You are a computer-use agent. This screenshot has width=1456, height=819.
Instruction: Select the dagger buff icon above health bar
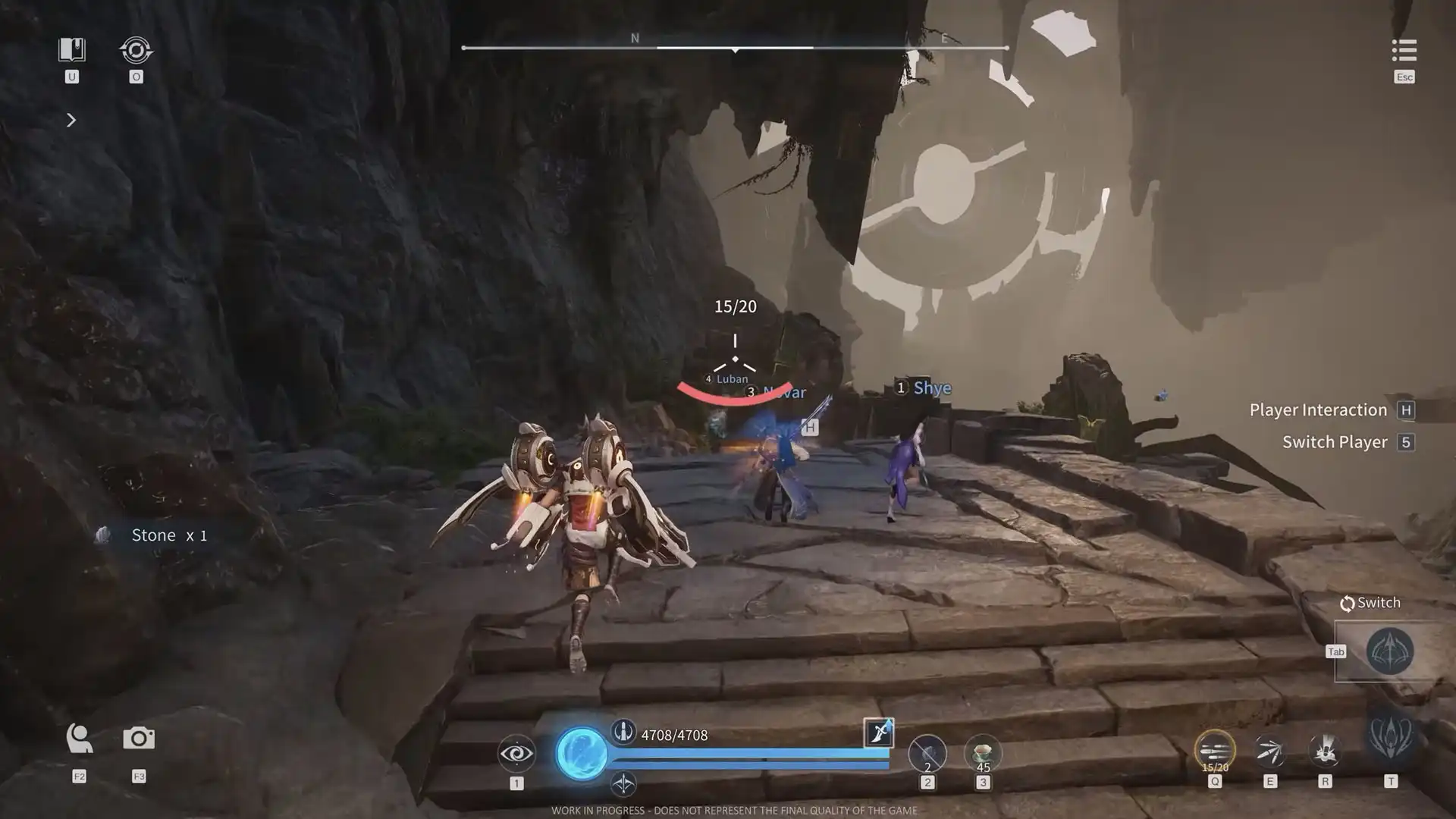click(878, 733)
